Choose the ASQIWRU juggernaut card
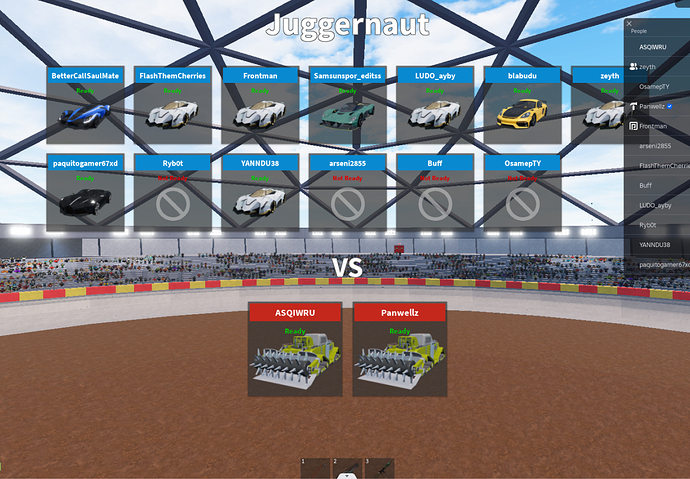The image size is (690, 479). (x=295, y=349)
